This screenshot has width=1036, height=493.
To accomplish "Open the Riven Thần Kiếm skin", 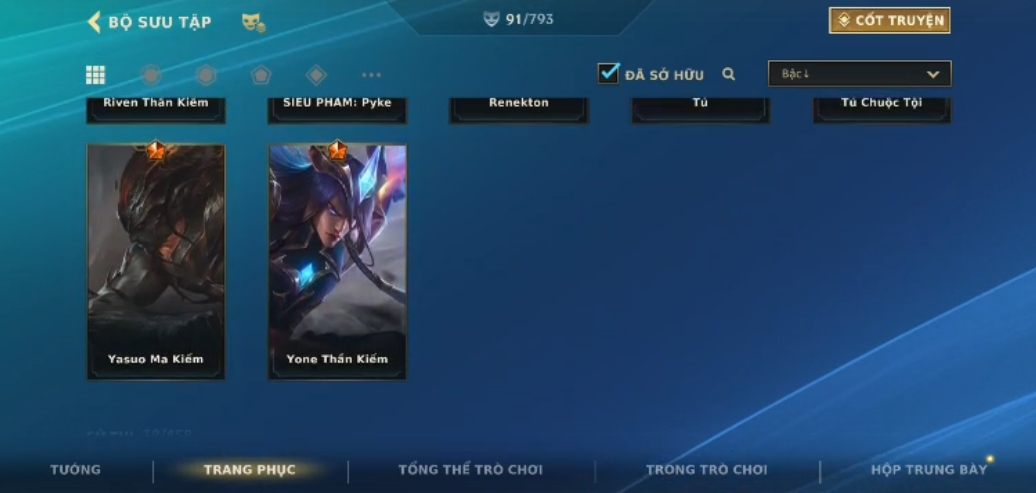I will pyautogui.click(x=156, y=108).
